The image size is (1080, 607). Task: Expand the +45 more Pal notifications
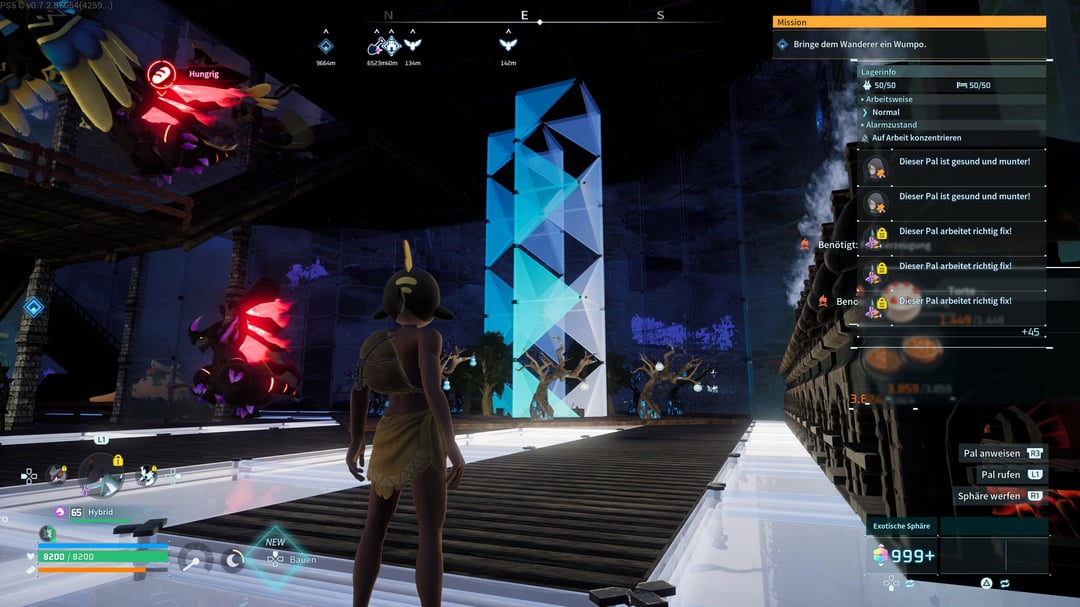tap(1029, 332)
